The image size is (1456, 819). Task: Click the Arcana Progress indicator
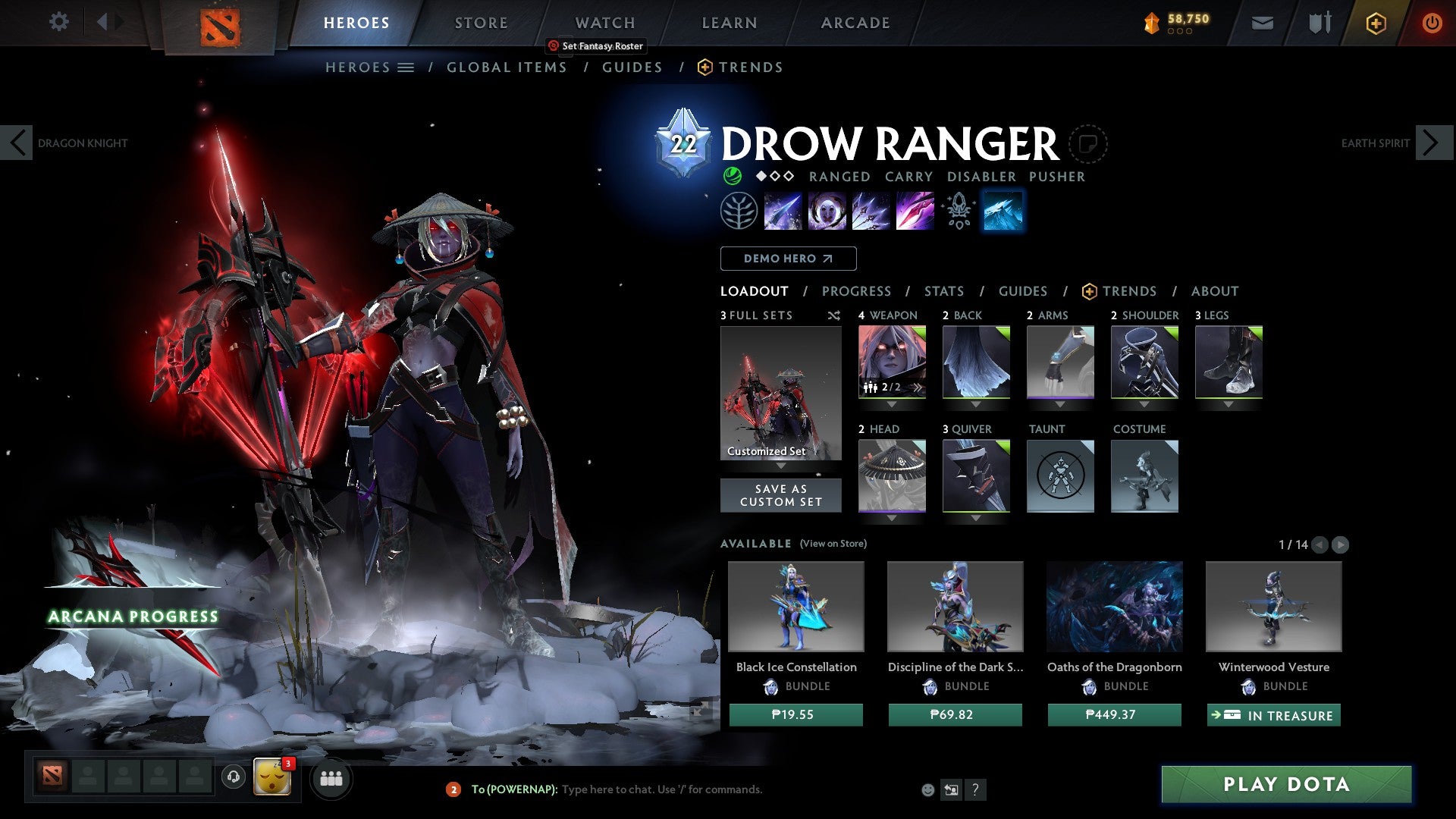tap(131, 616)
